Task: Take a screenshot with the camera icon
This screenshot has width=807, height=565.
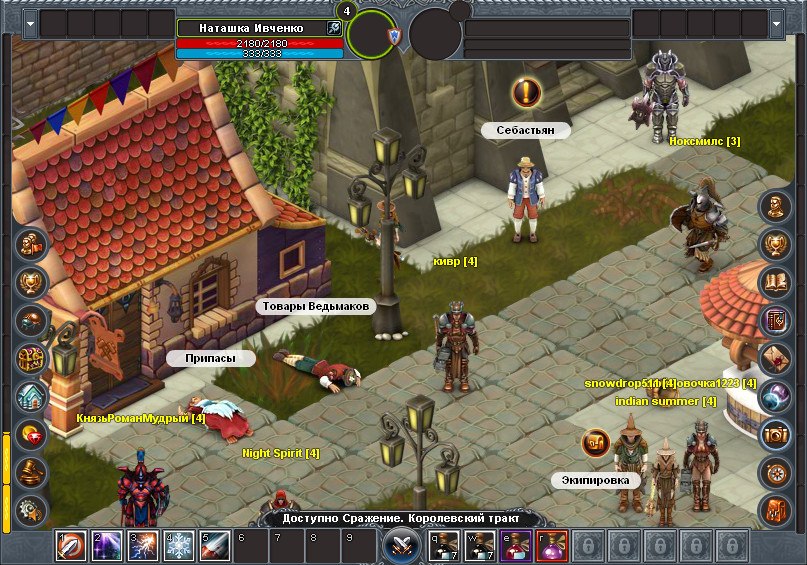Action: (775, 434)
